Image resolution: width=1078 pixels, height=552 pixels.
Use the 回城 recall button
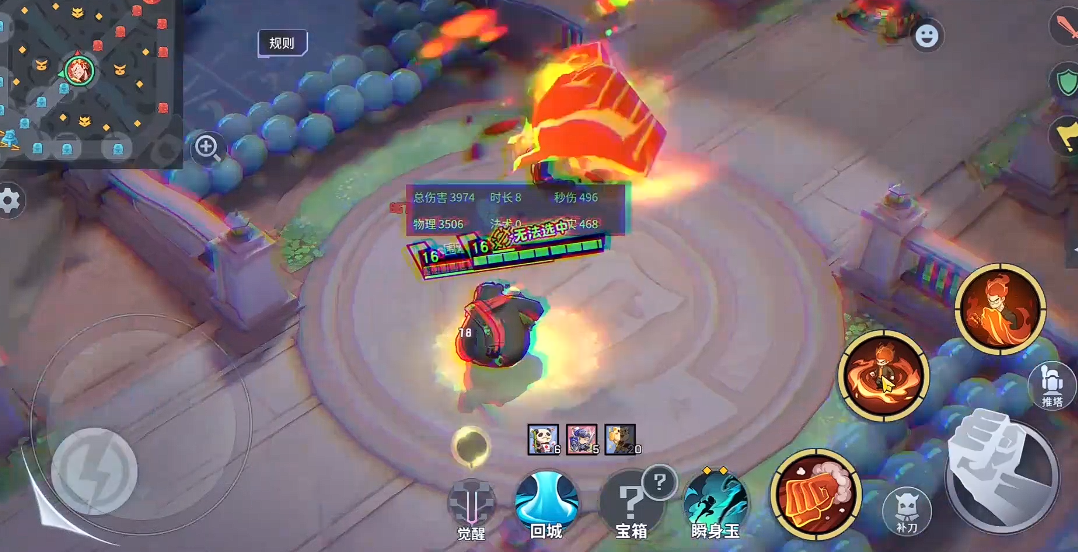pos(547,501)
